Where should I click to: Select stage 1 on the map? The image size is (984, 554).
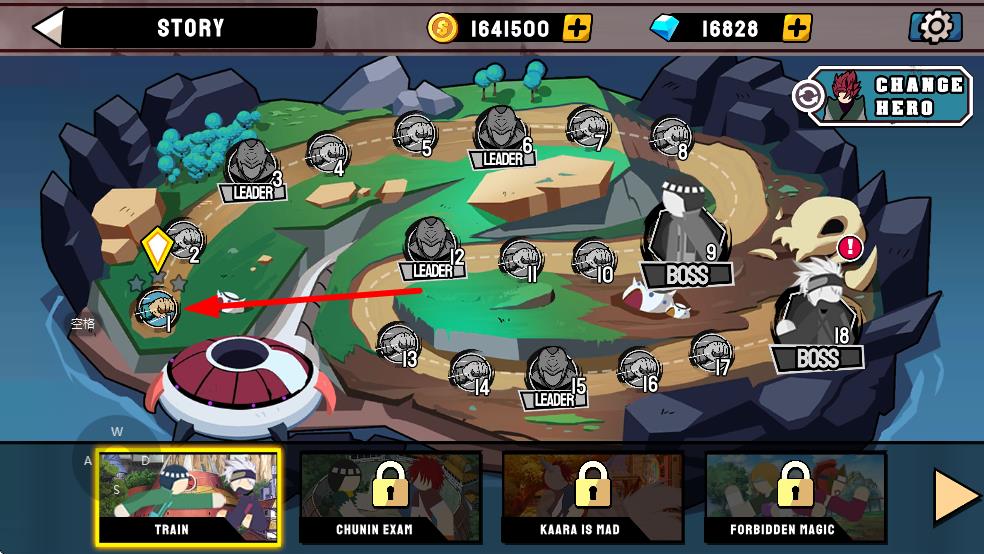[158, 308]
